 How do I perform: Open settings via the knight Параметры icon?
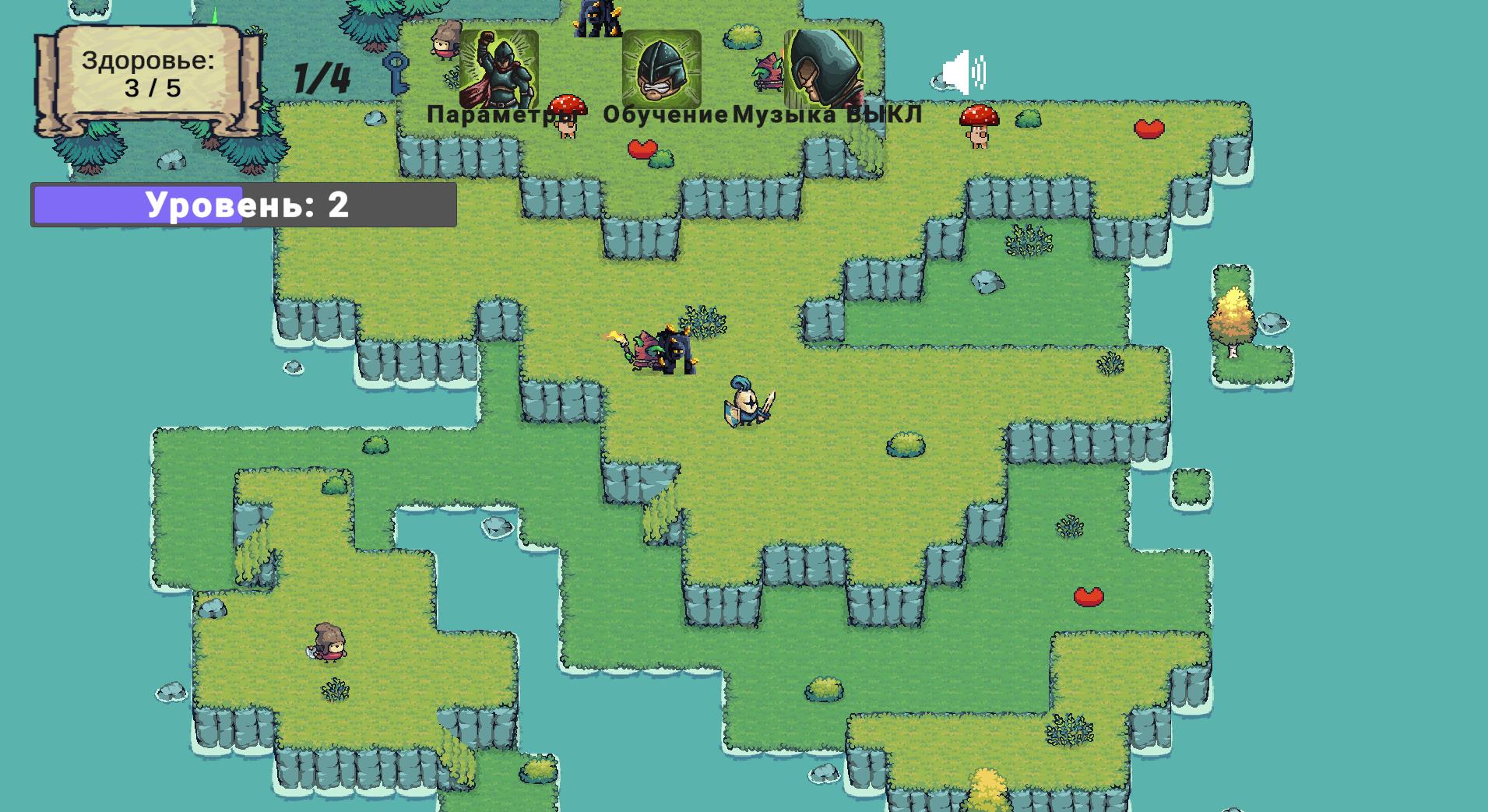coord(499,70)
